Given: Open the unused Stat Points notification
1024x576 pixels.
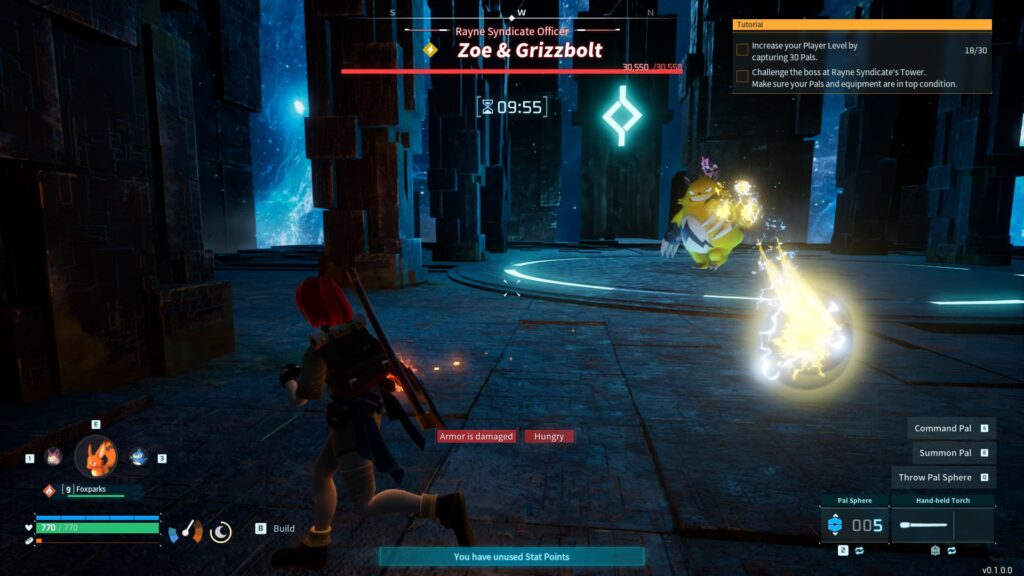Looking at the screenshot, I should pos(511,557).
